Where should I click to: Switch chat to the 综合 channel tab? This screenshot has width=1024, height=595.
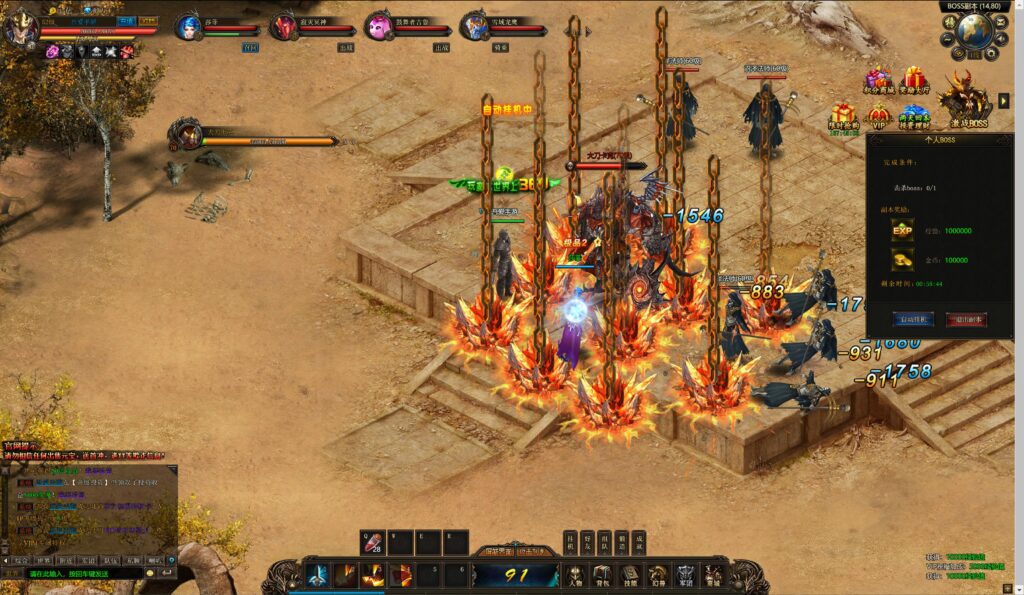pyautogui.click(x=20, y=561)
